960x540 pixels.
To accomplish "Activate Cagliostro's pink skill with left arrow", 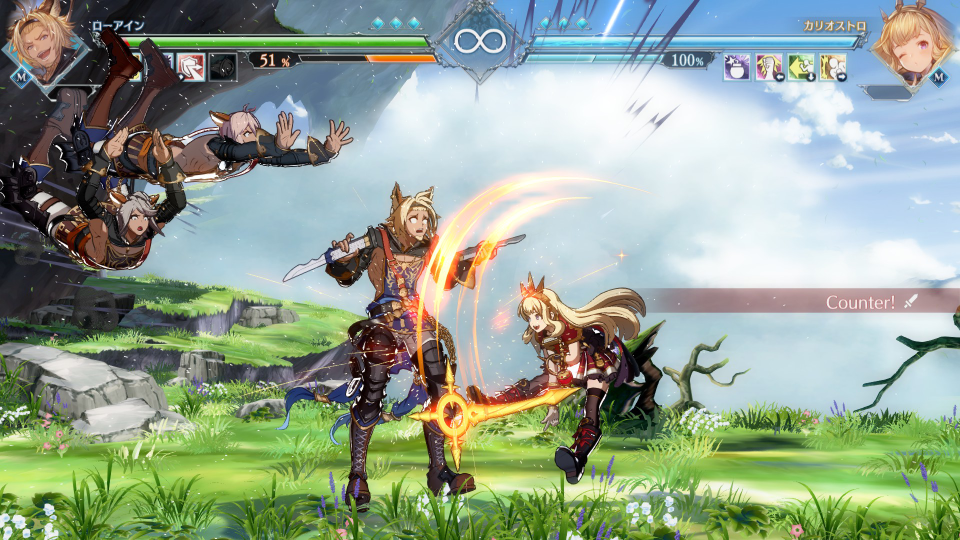I will [769, 67].
